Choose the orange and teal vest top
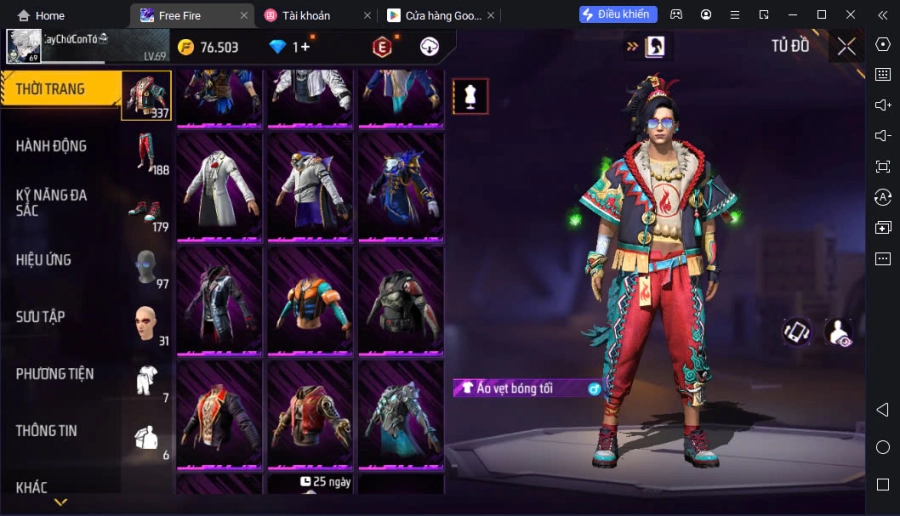900x516 pixels. [x=309, y=299]
